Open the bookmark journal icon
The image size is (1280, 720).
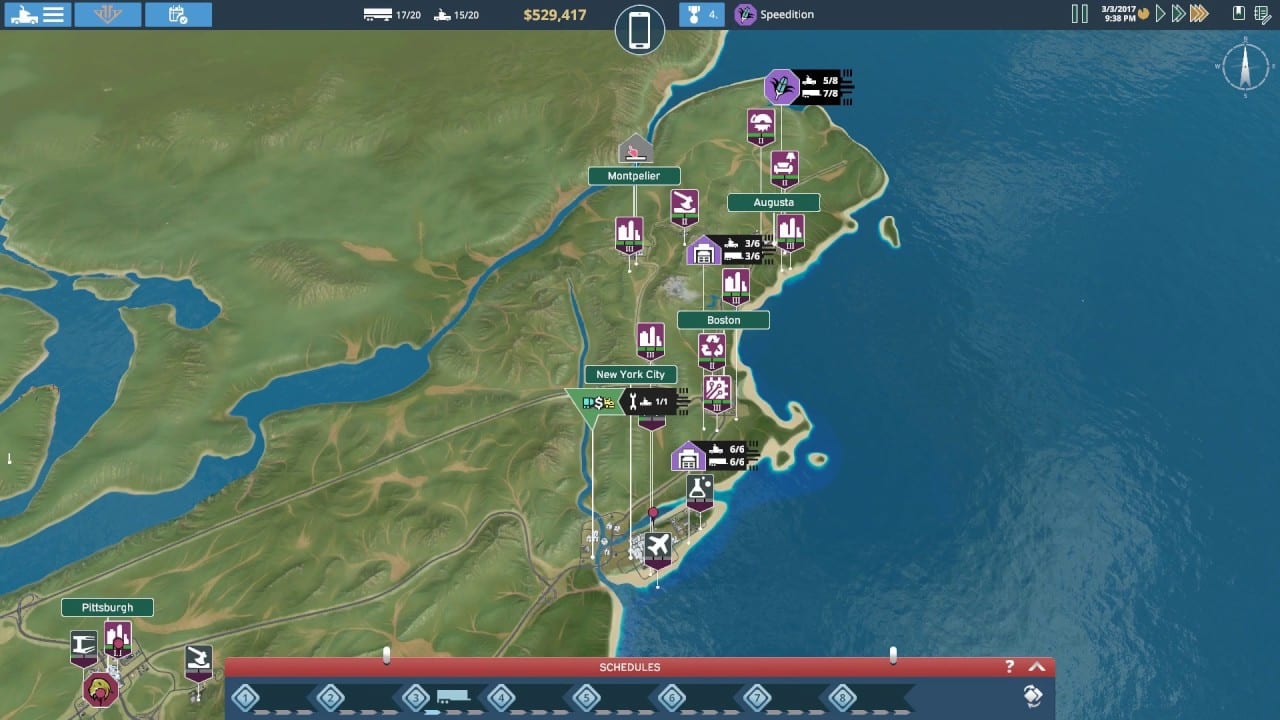click(1239, 13)
